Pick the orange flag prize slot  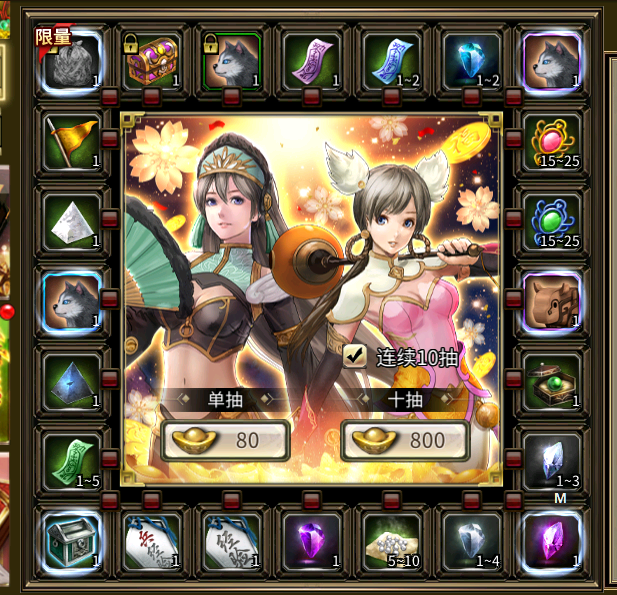(x=72, y=139)
